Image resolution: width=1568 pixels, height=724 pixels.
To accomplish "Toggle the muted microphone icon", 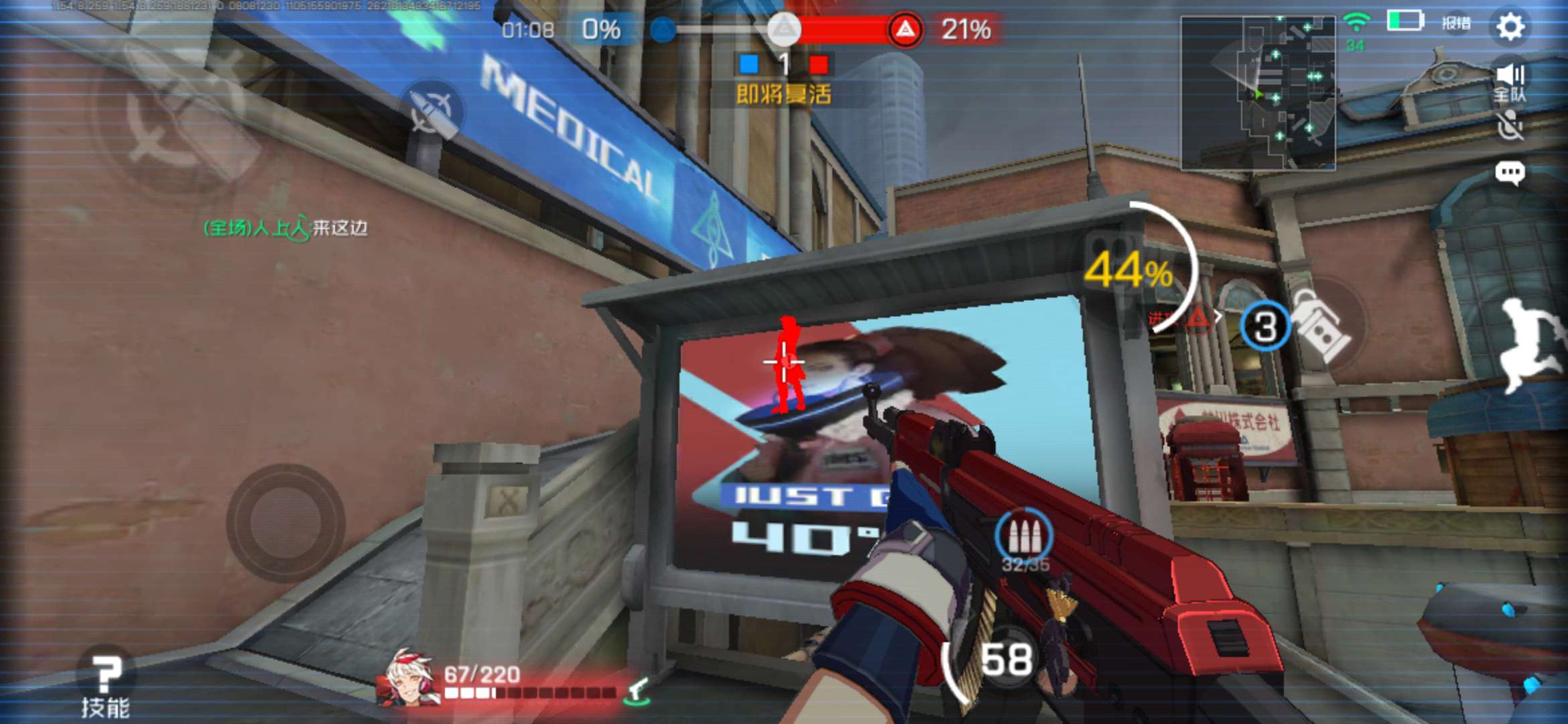I will pyautogui.click(x=1510, y=126).
